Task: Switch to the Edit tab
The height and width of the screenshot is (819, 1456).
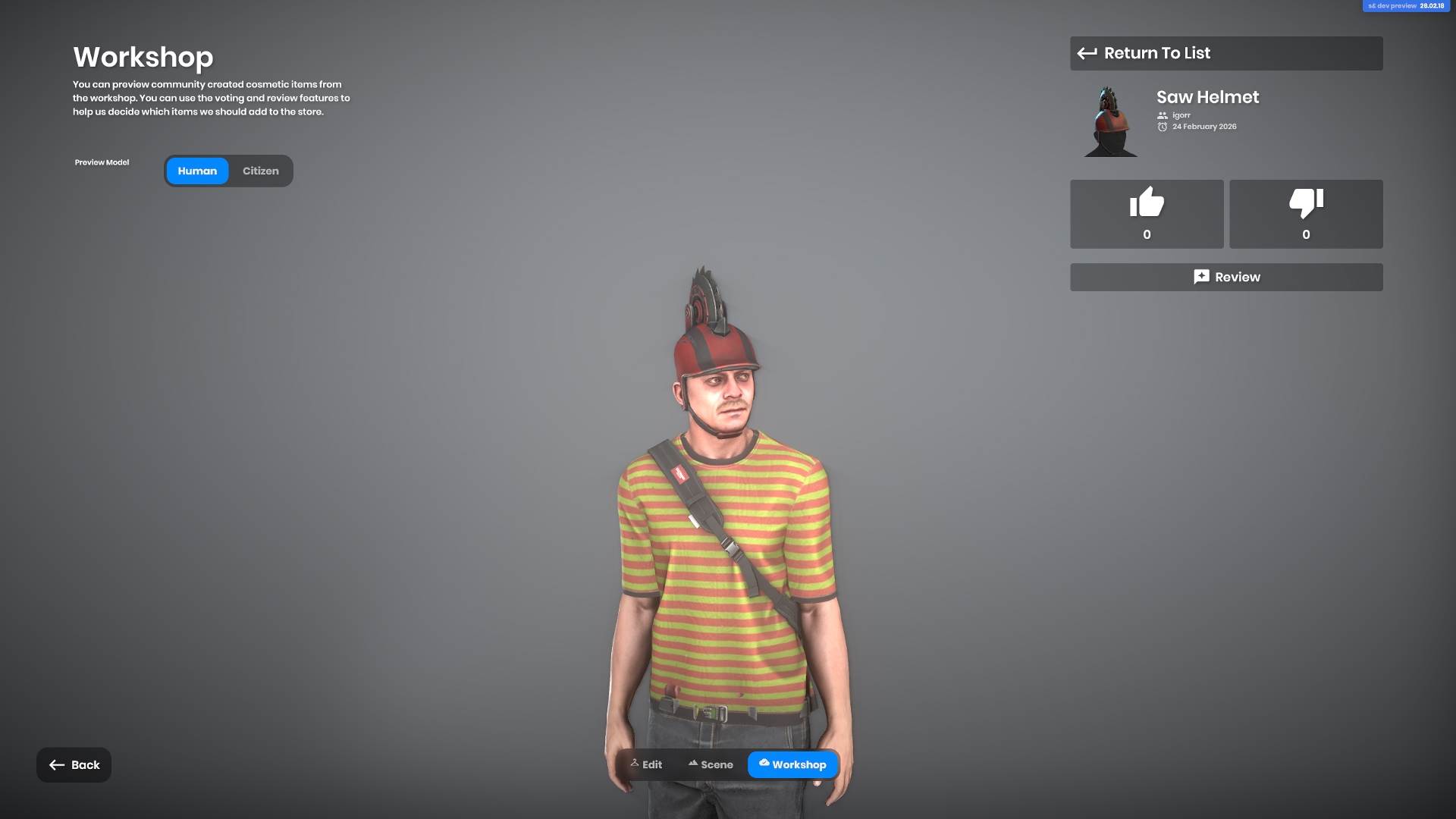Action: point(646,764)
